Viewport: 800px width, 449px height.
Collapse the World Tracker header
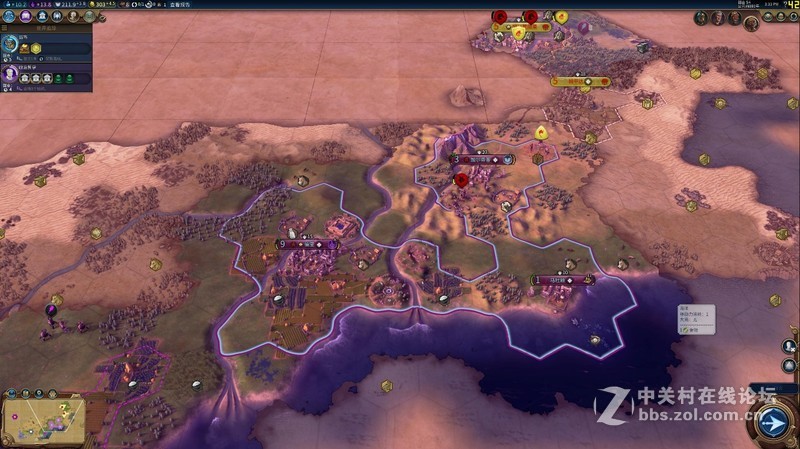click(x=46, y=28)
